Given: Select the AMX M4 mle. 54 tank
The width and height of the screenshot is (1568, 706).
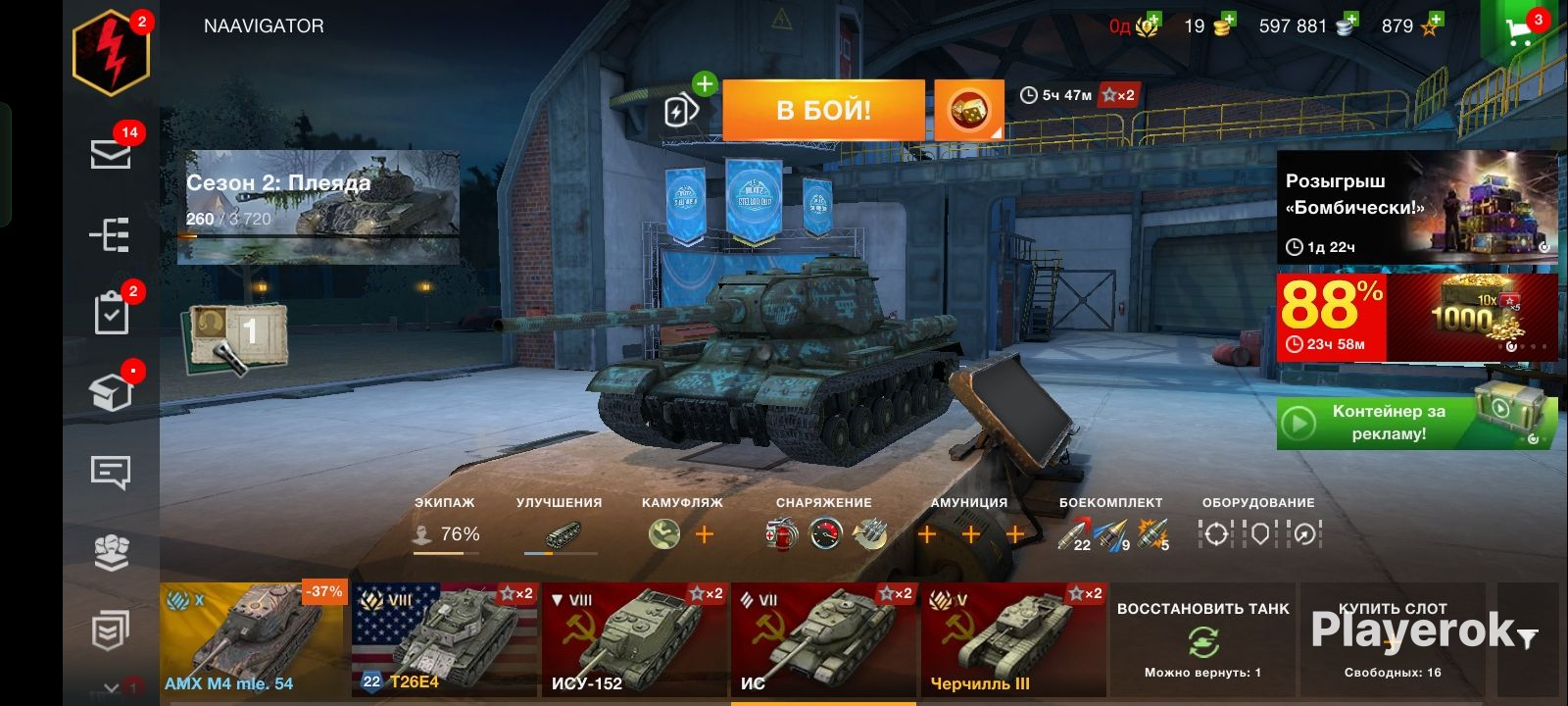Looking at the screenshot, I should [x=253, y=639].
